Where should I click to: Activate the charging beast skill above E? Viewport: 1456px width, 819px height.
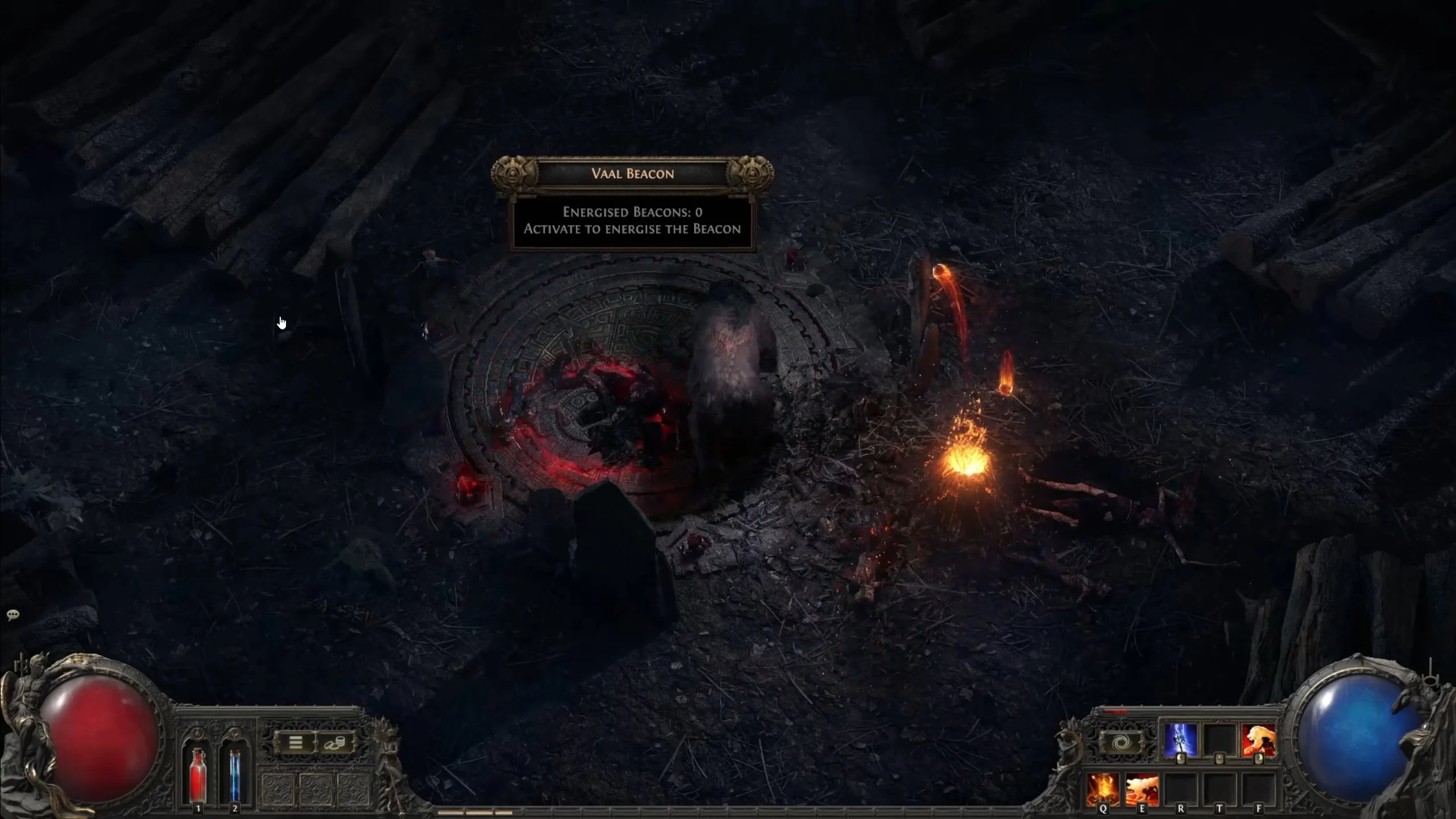(x=1142, y=788)
